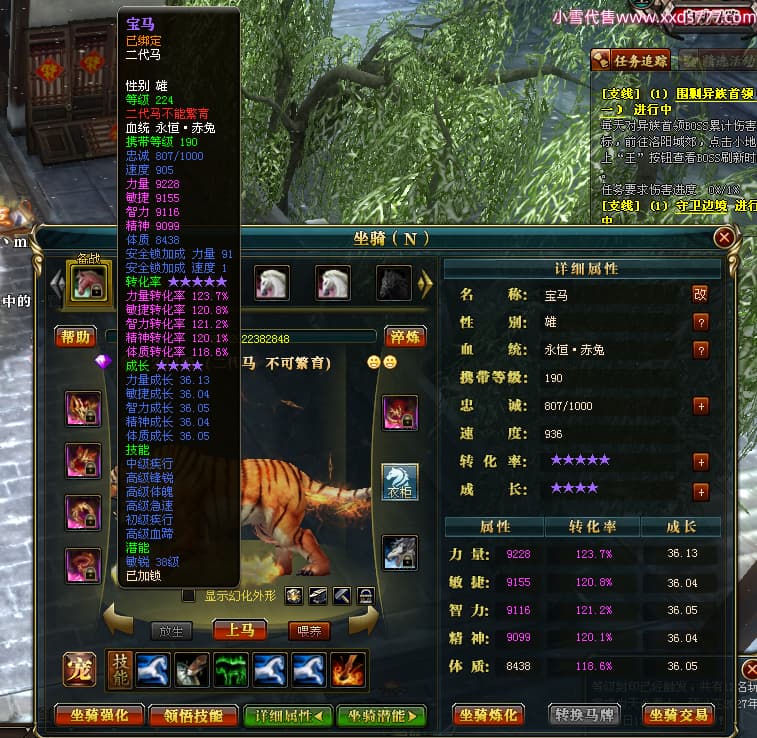Image resolution: width=757 pixels, height=738 pixels.
Task: Feed the mount with 喂养
Action: [308, 631]
